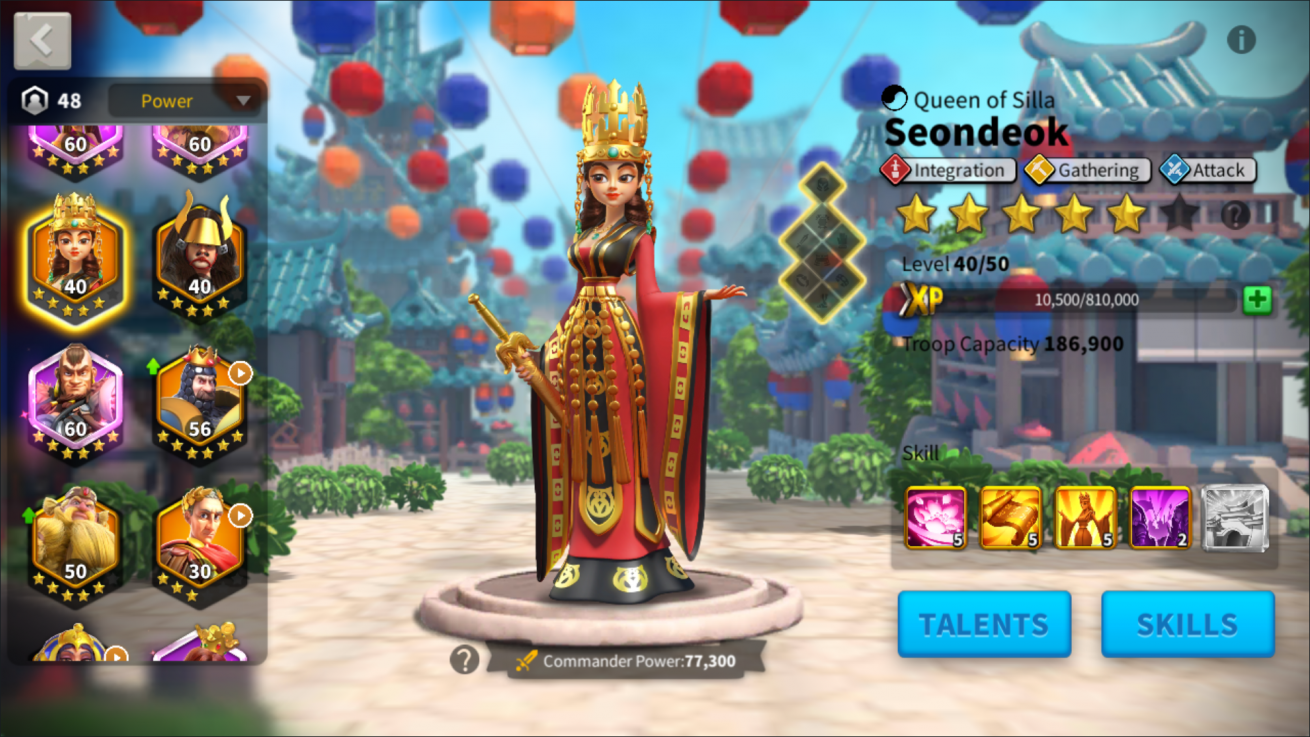The height and width of the screenshot is (737, 1310).
Task: Go back using the arrow button
Action: [42, 41]
